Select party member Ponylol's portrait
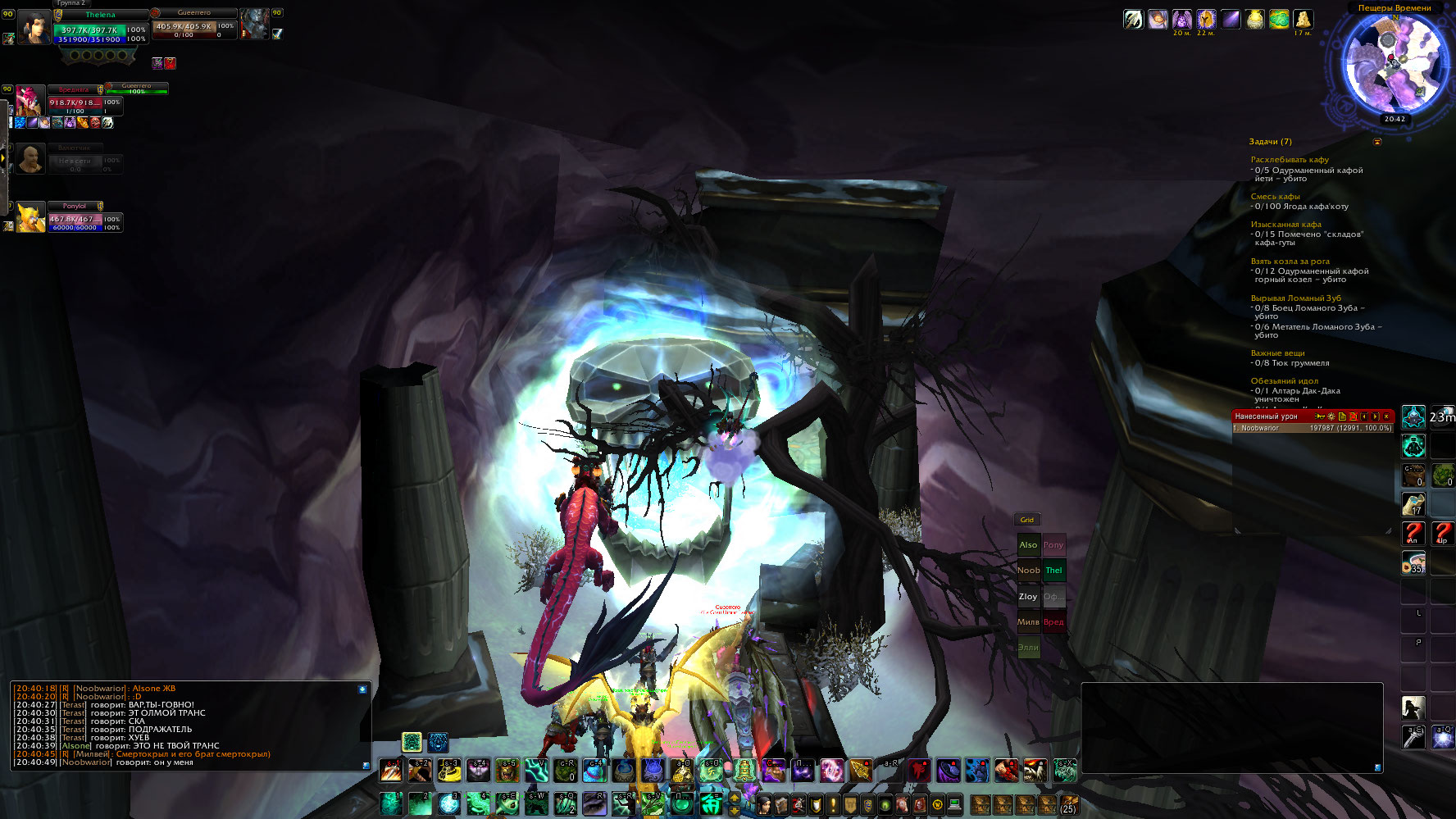 [30, 218]
